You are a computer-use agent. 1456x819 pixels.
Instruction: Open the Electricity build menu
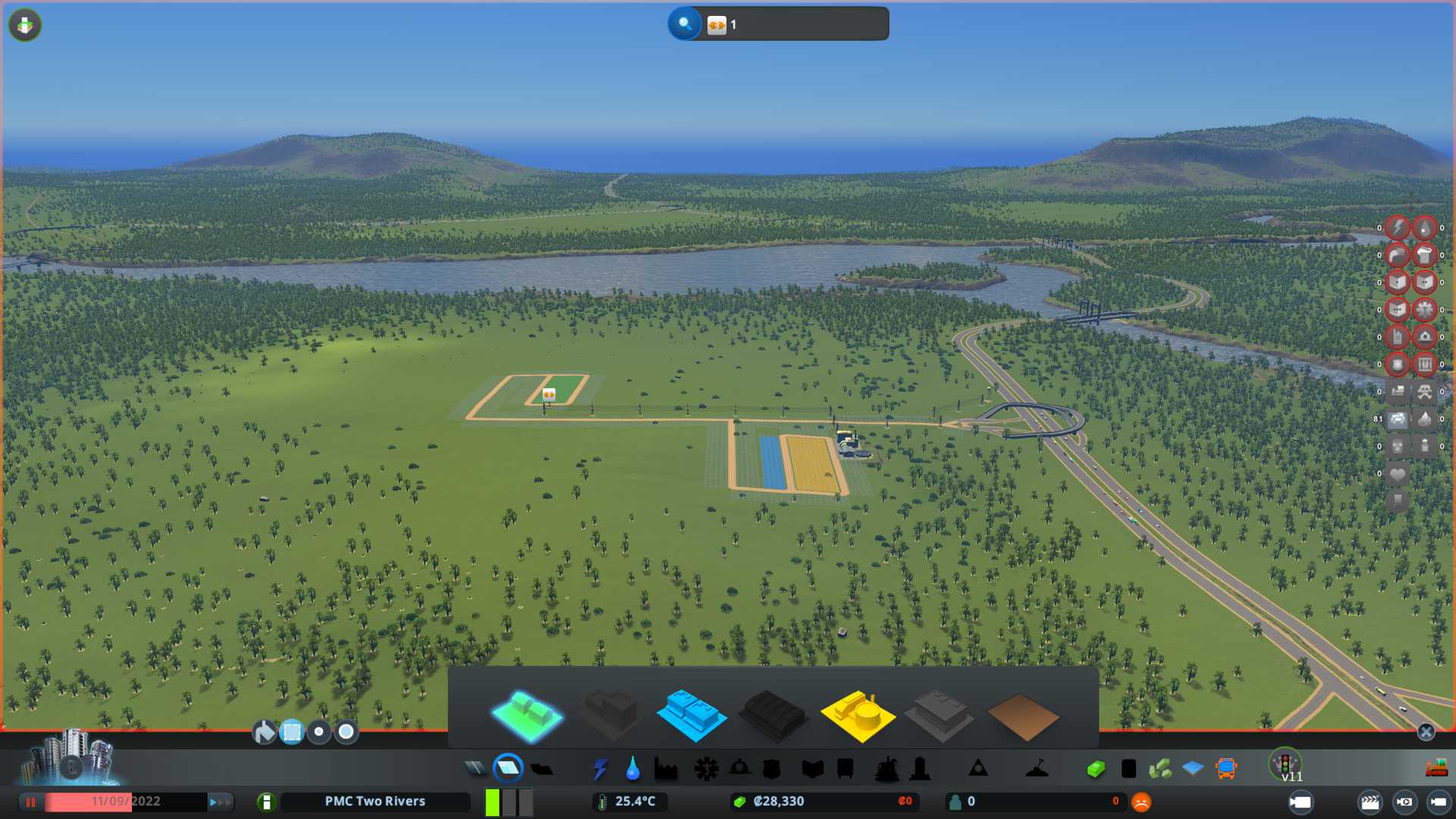(600, 769)
